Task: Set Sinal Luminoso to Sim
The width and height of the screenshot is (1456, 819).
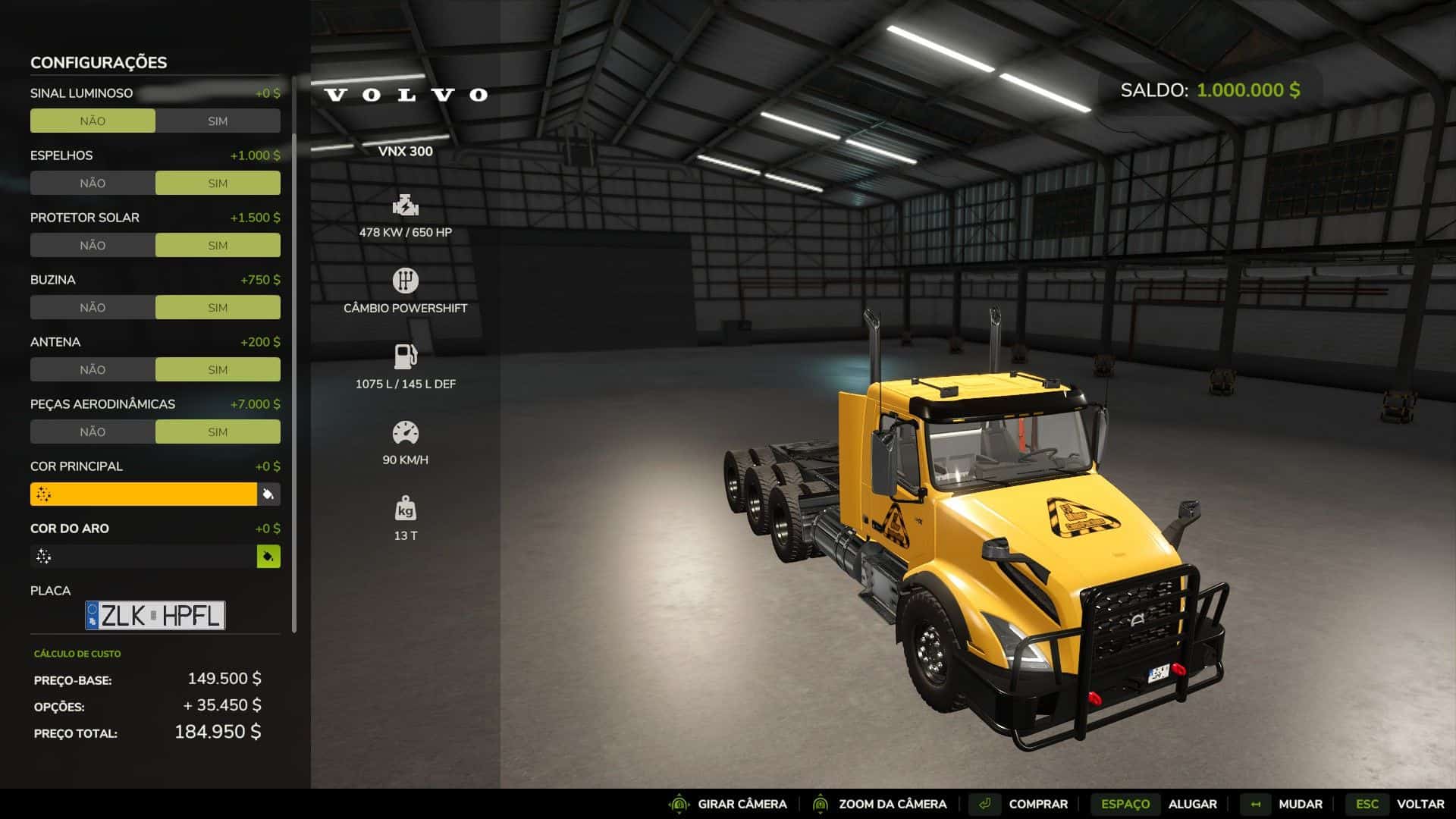Action: 218,121
